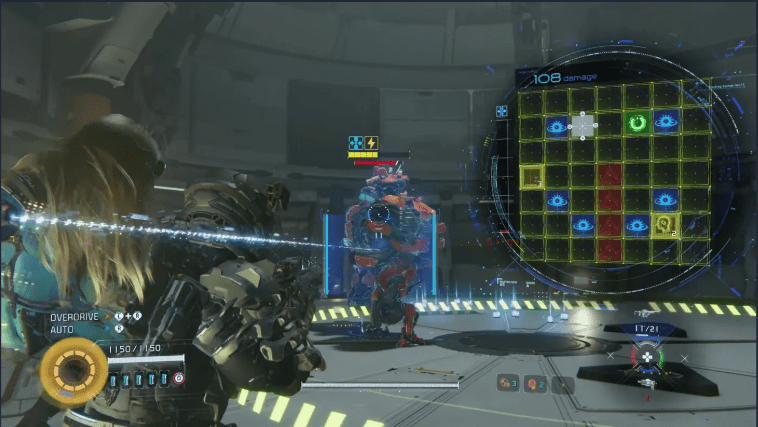Click the red-white round icon beside battery cells

tap(179, 378)
